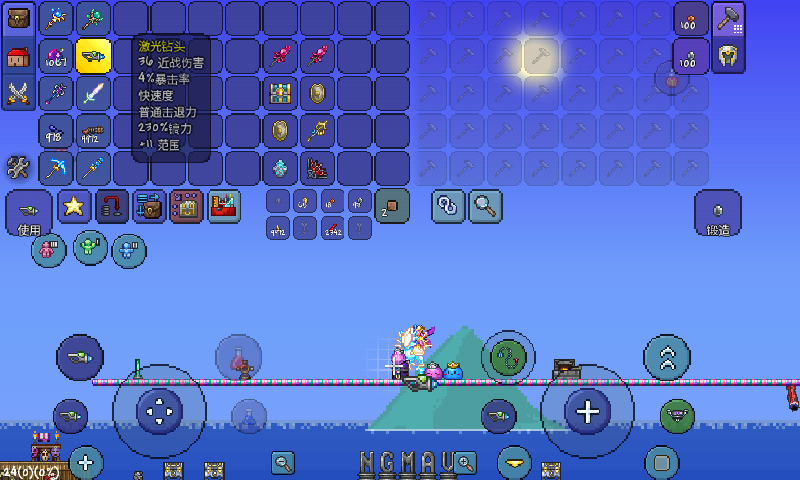Click the quick stack to chest button

[x=149, y=206]
